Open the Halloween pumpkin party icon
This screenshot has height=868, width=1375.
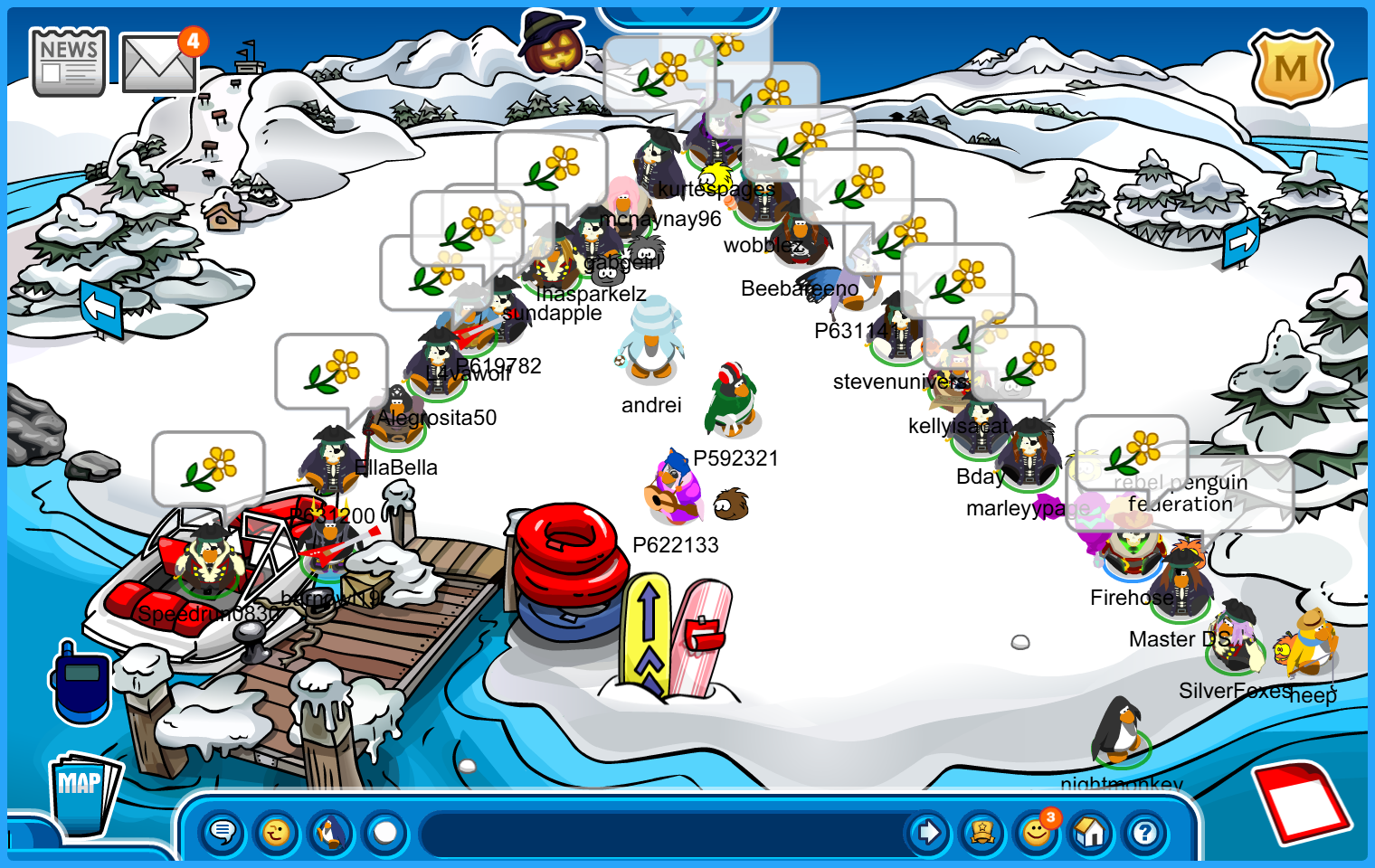[552, 45]
